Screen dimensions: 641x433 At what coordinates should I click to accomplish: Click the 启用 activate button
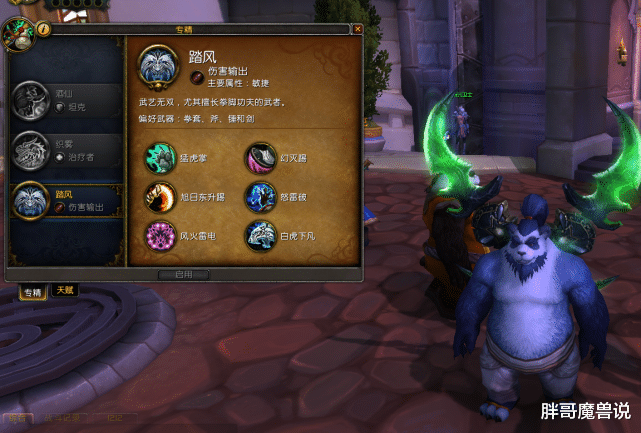tap(184, 273)
